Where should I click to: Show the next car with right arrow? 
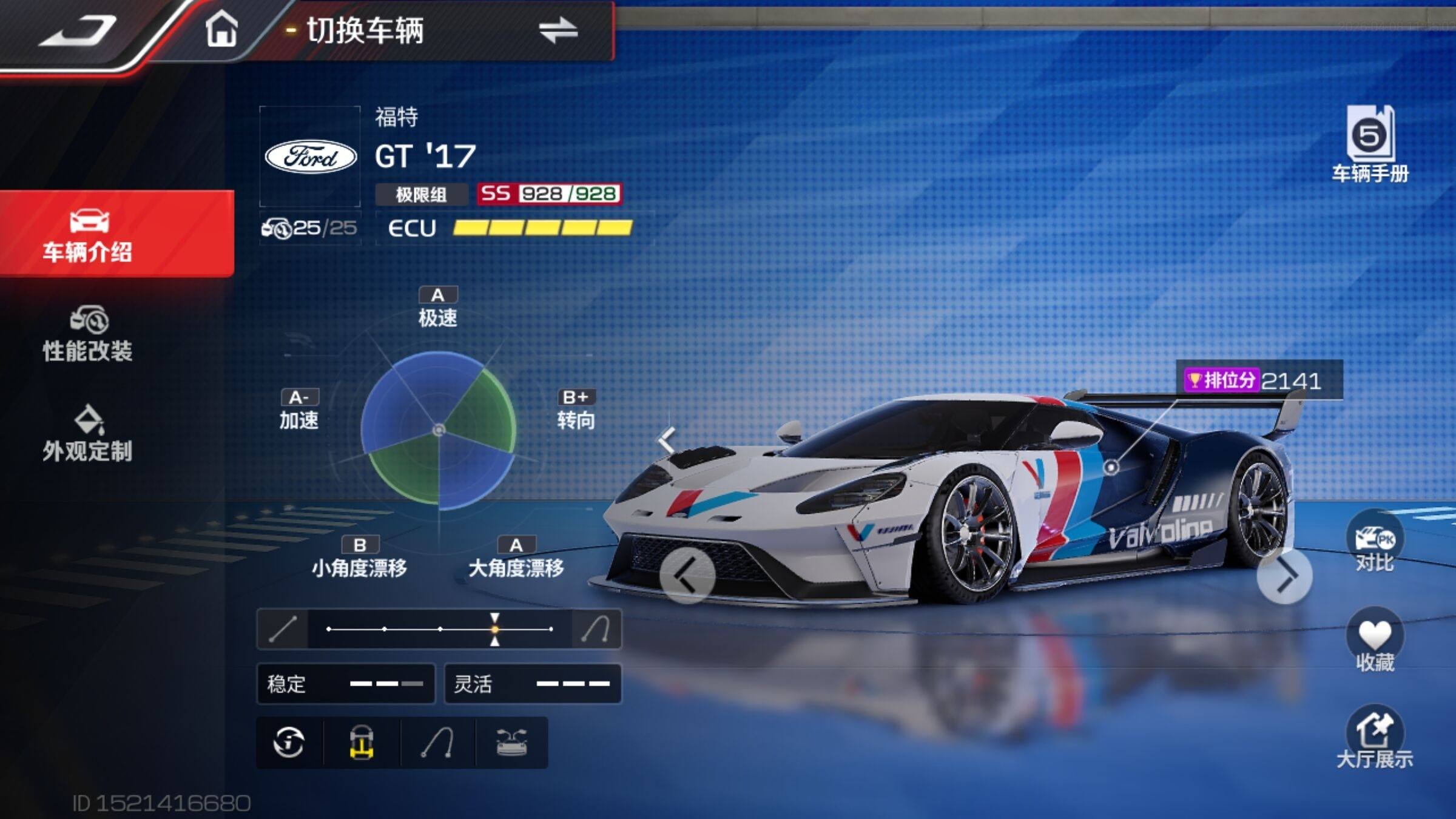1284,576
